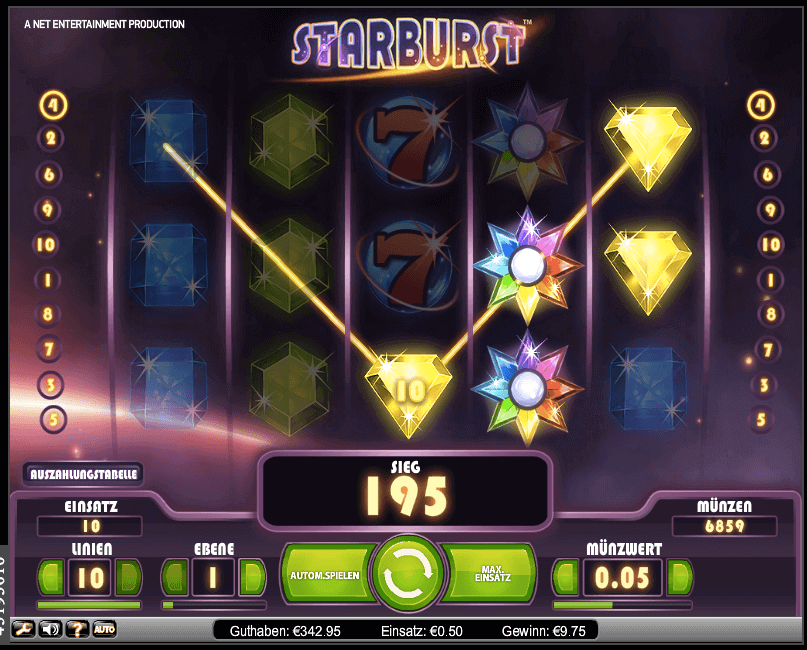Spin the reels with the round green button

tap(405, 575)
